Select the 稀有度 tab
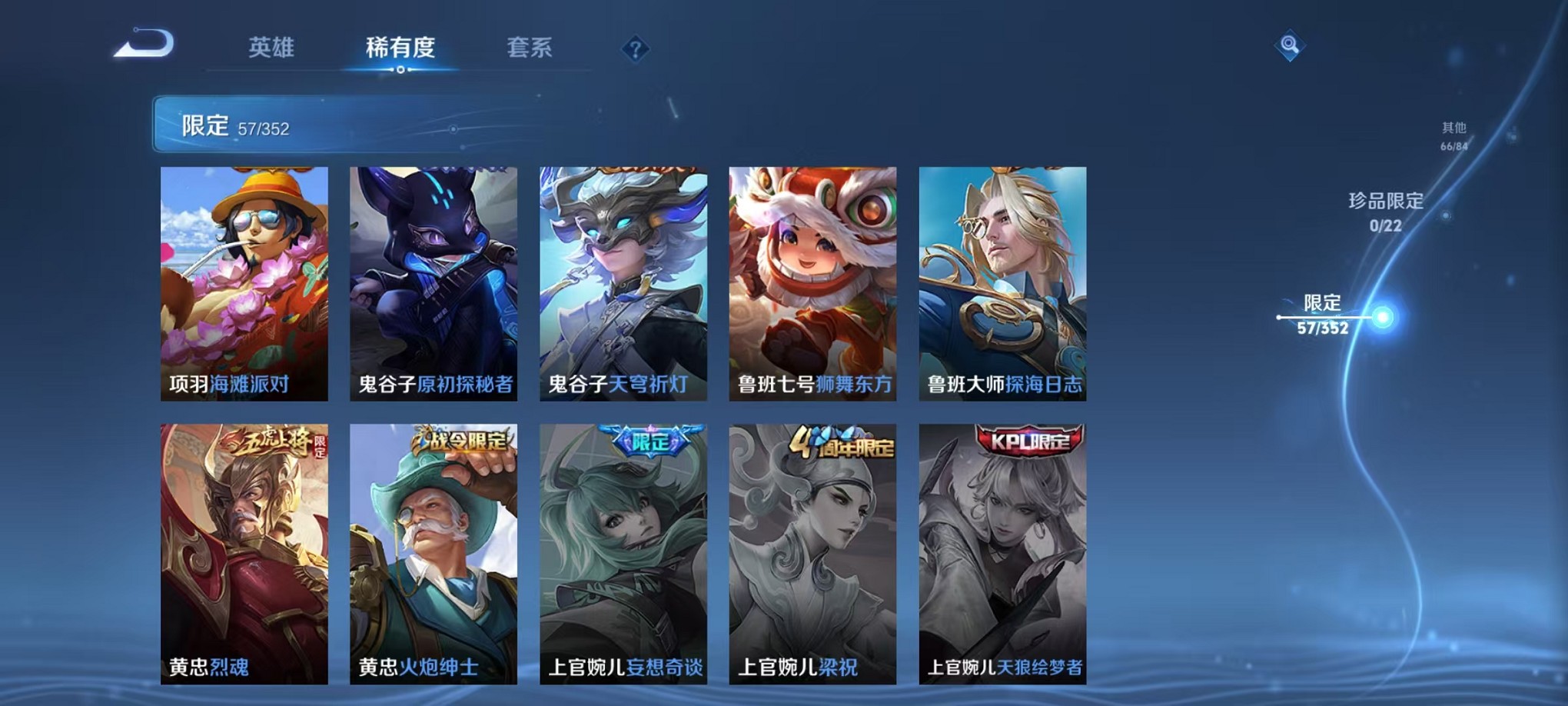Screen dimensions: 1568x706 (399, 48)
